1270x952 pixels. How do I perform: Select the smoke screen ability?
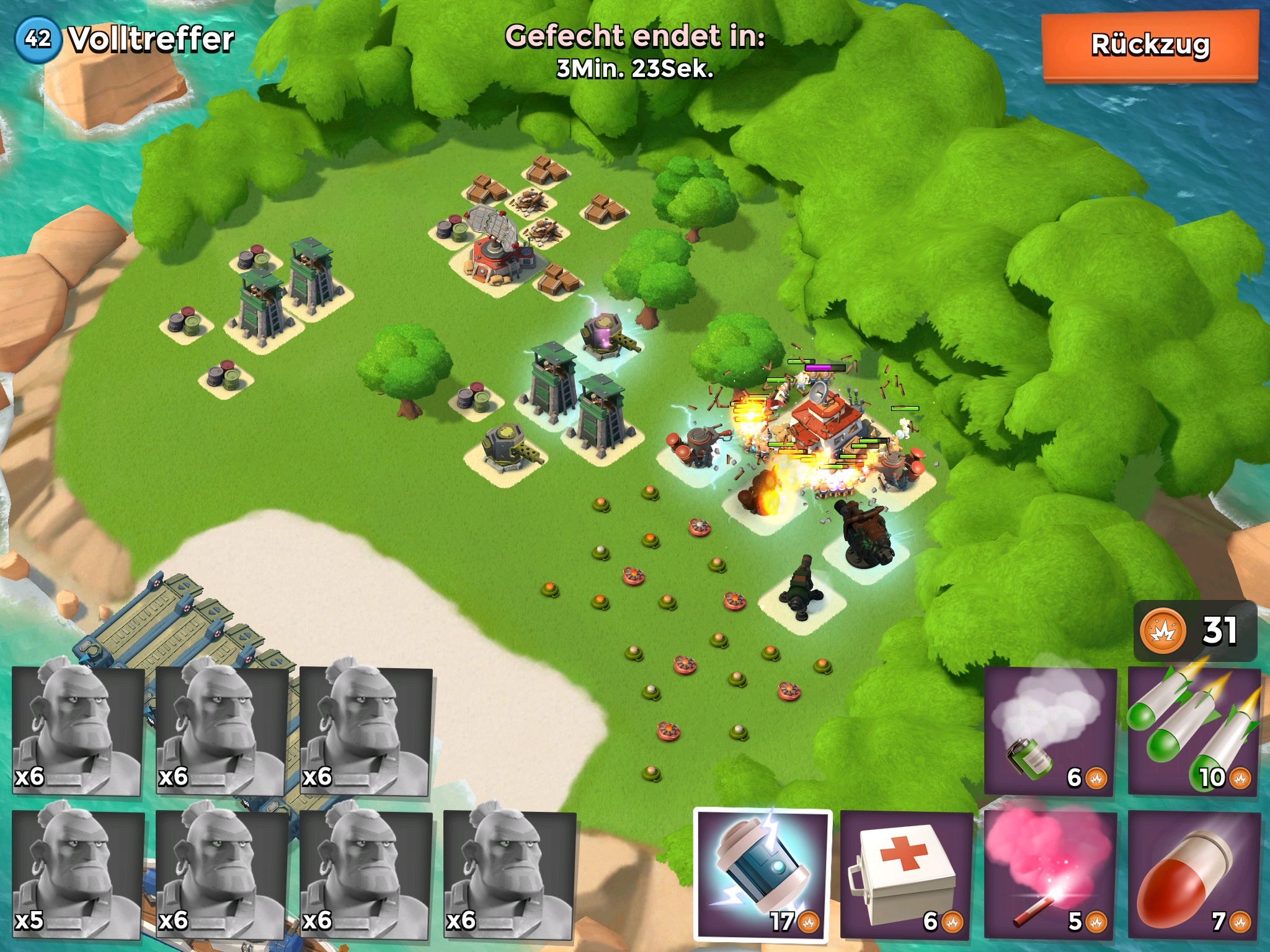click(1050, 731)
